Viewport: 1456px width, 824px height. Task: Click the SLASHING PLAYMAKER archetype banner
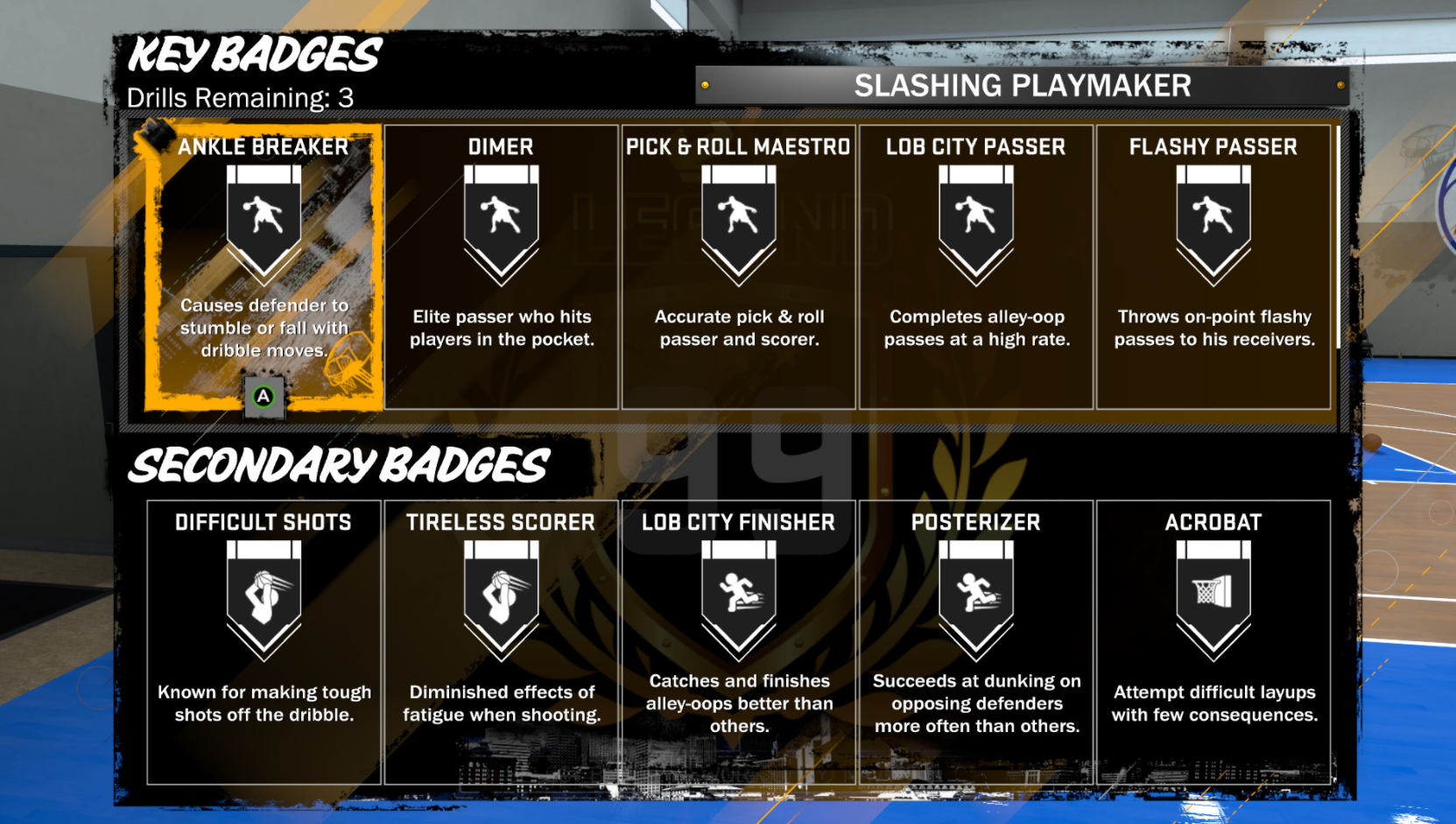(1021, 85)
